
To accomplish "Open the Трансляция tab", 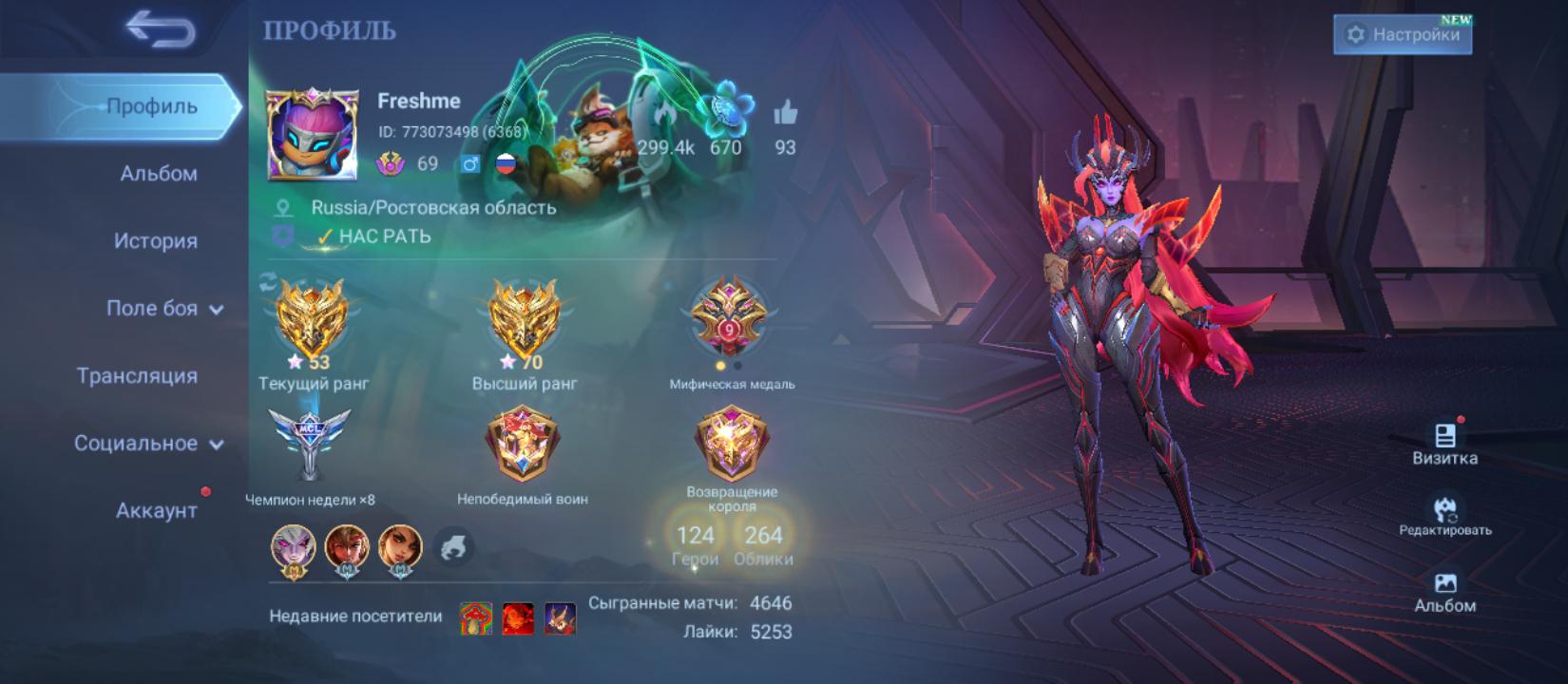I will click(x=137, y=376).
